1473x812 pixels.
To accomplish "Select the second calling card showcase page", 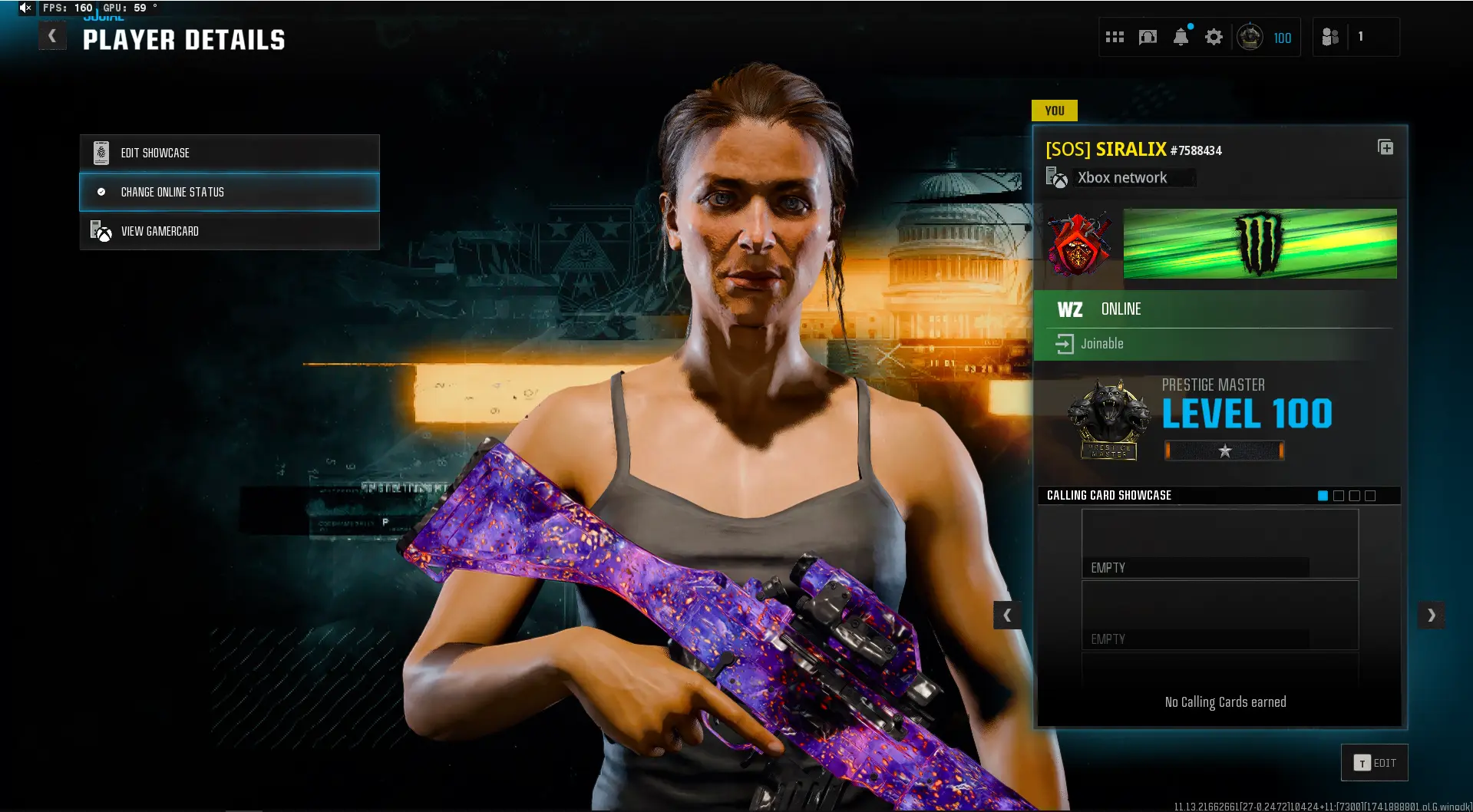I will click(1339, 496).
